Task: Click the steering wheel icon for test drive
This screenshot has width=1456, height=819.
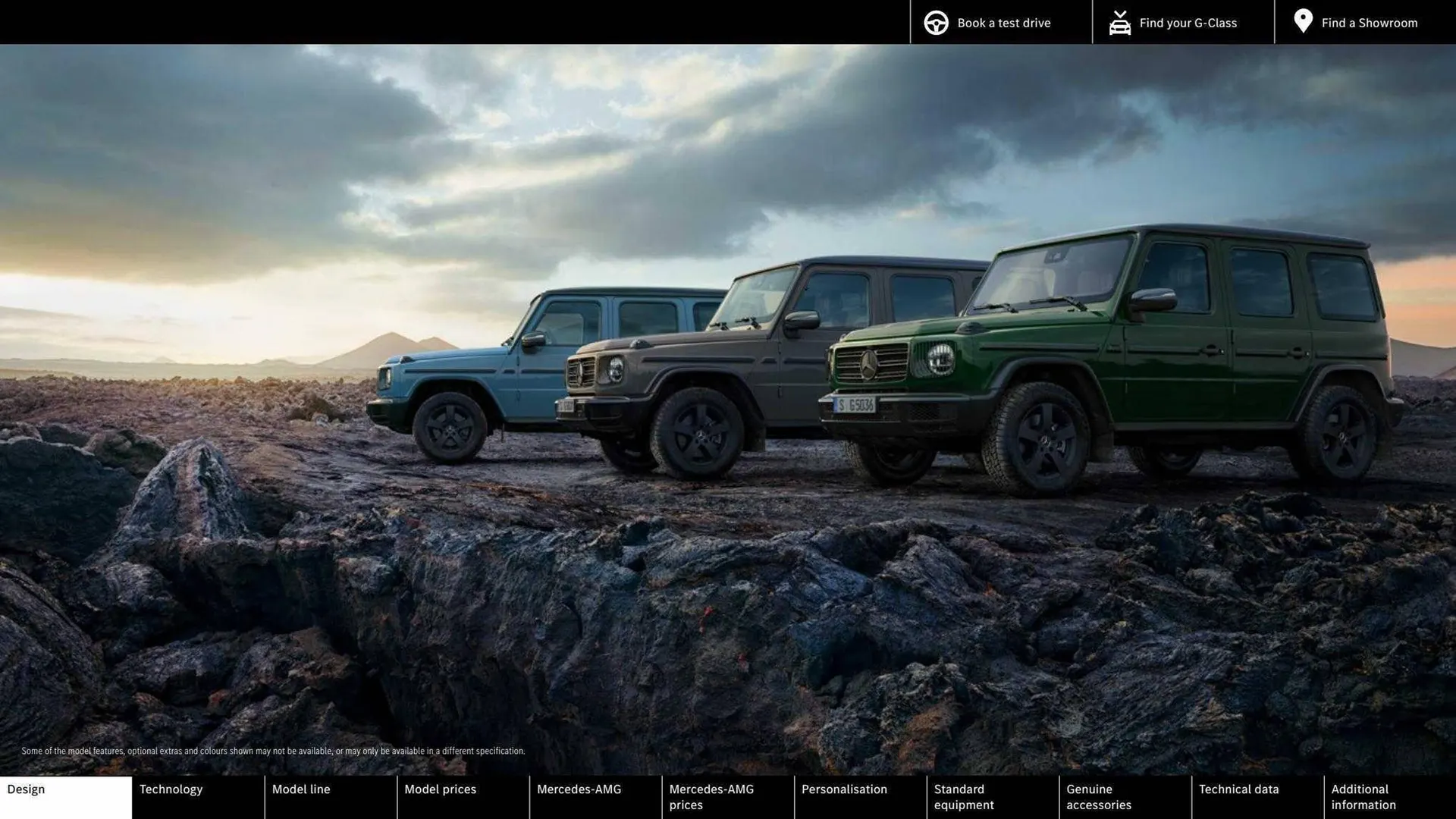Action: (x=935, y=22)
